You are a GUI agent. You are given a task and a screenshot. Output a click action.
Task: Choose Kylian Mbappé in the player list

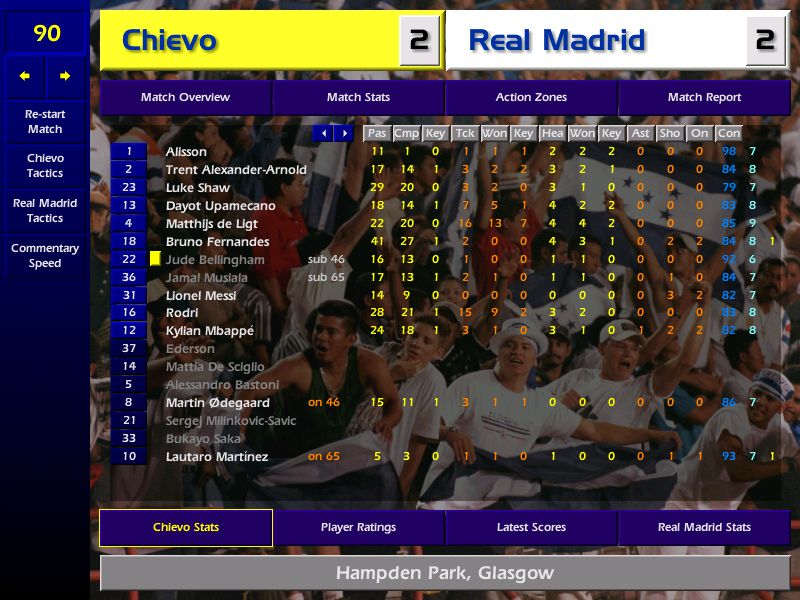209,331
